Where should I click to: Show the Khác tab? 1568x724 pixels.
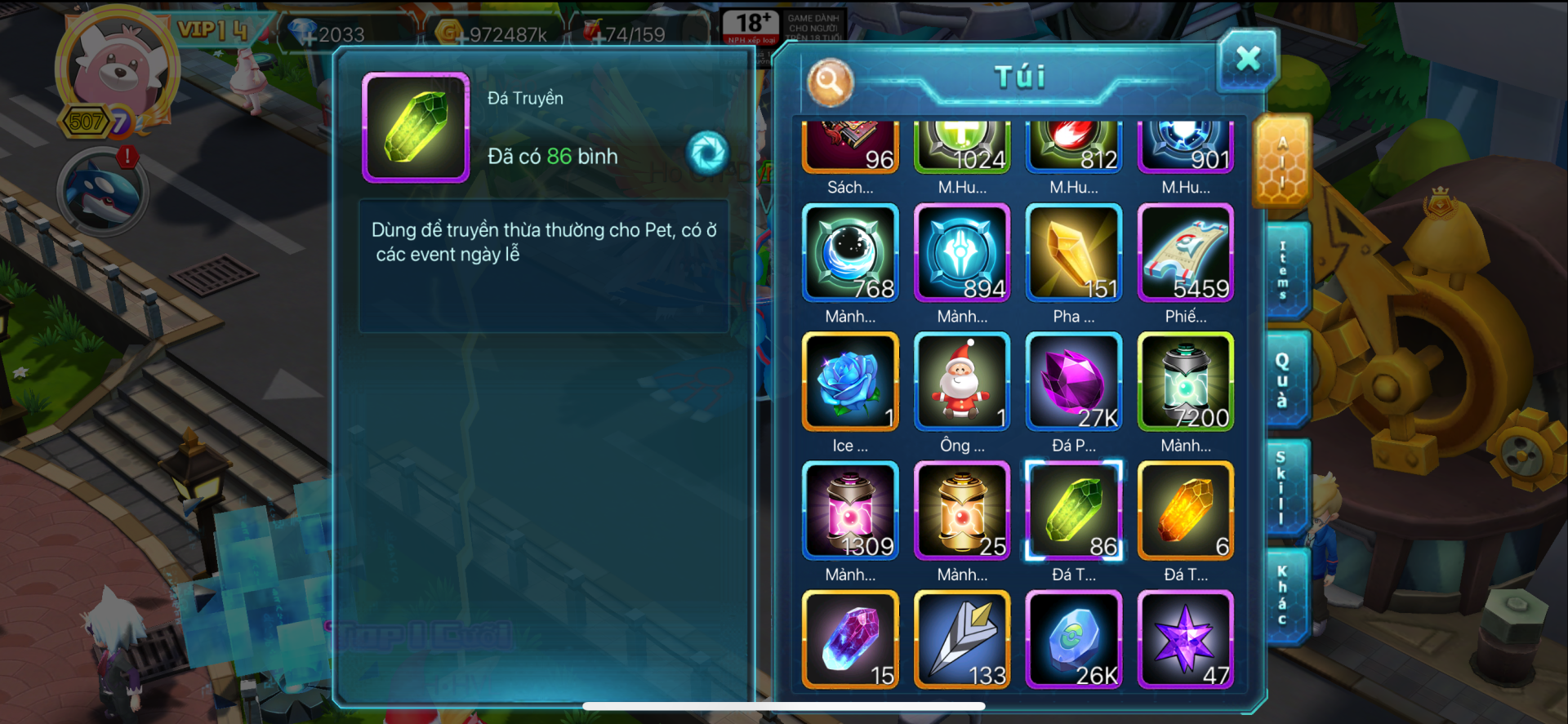tap(1282, 597)
